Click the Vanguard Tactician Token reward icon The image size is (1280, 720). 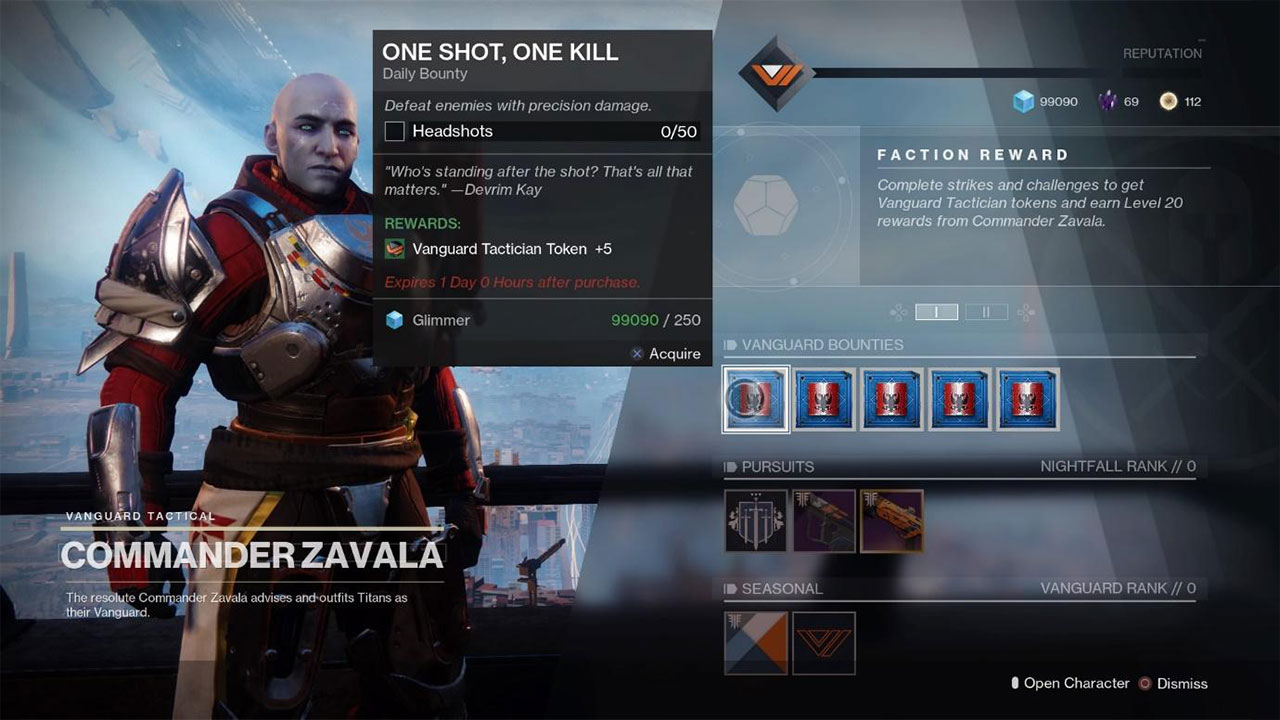pyautogui.click(x=398, y=249)
